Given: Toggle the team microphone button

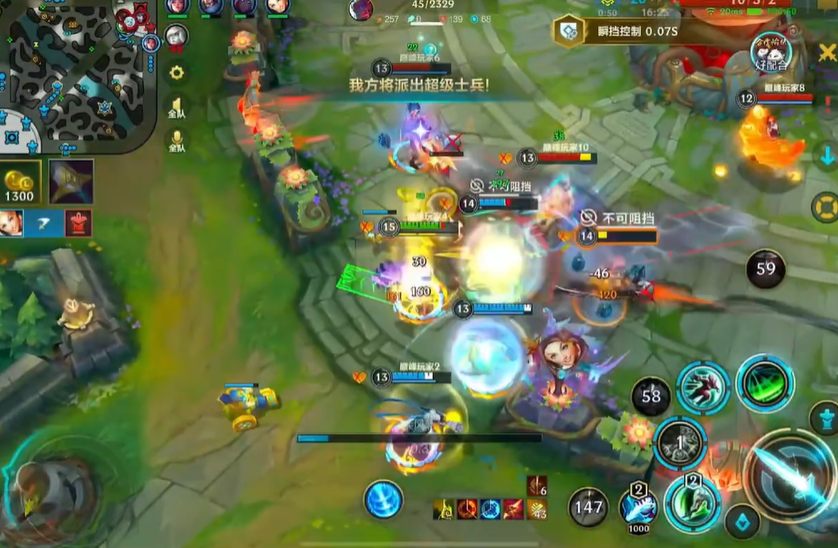Looking at the screenshot, I should coord(176,142).
